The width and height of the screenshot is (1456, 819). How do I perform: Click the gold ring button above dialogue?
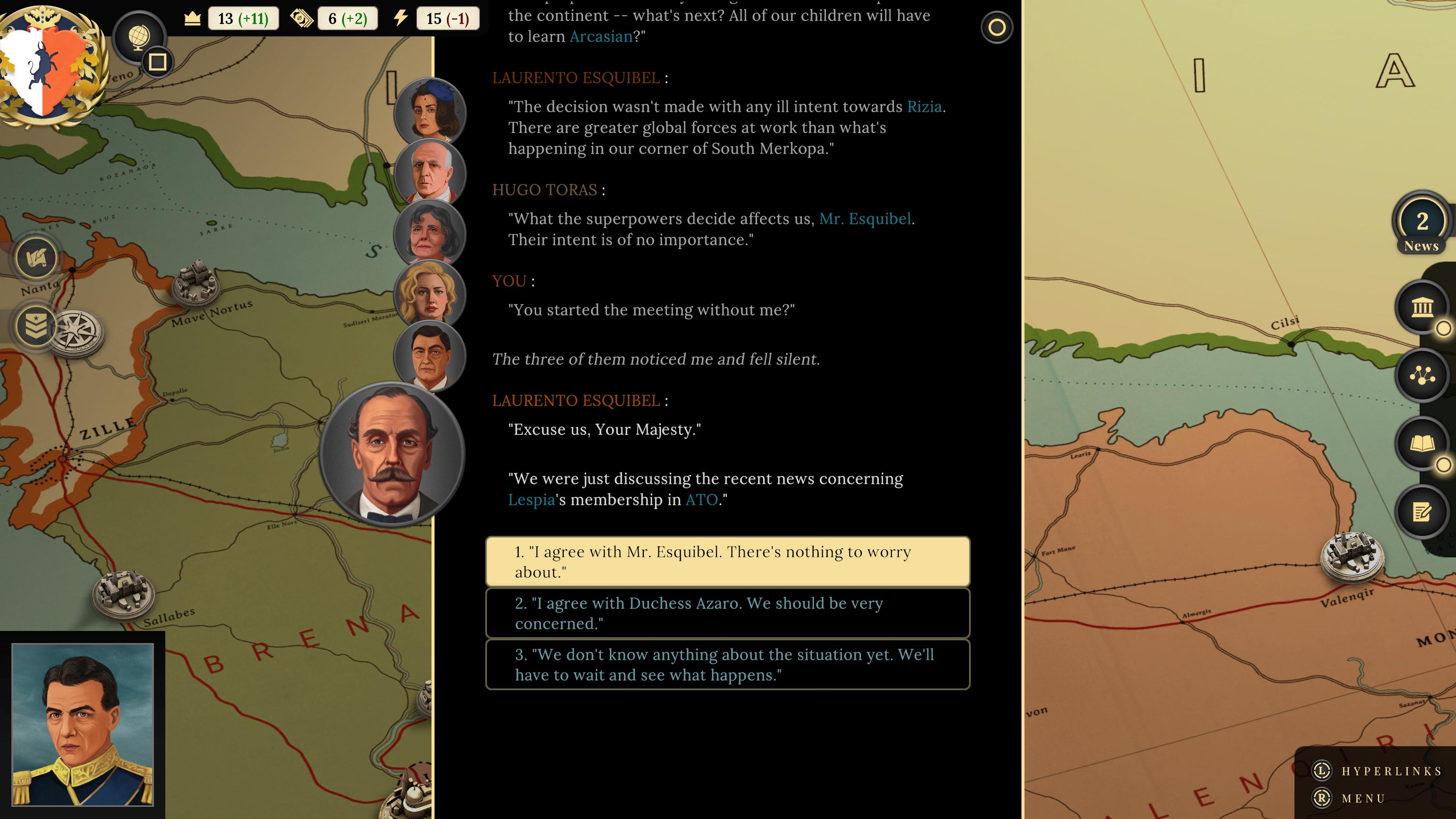(996, 27)
